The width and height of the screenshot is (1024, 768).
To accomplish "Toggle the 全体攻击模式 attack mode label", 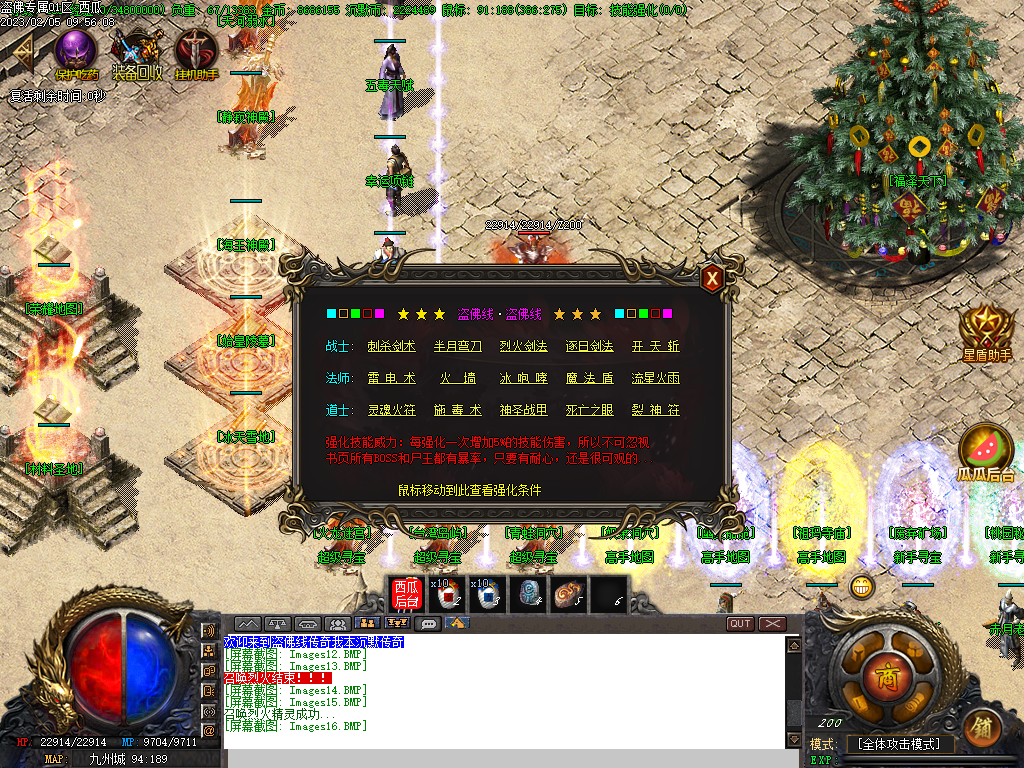I will coord(900,744).
